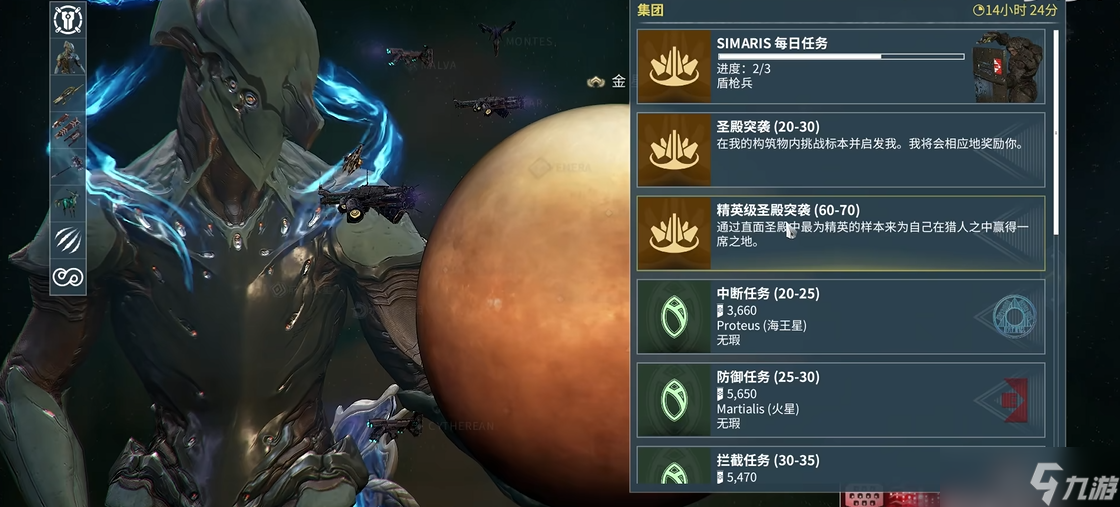This screenshot has height=507, width=1120.
Task: Select the melee weapon slot icon
Action: click(x=68, y=164)
